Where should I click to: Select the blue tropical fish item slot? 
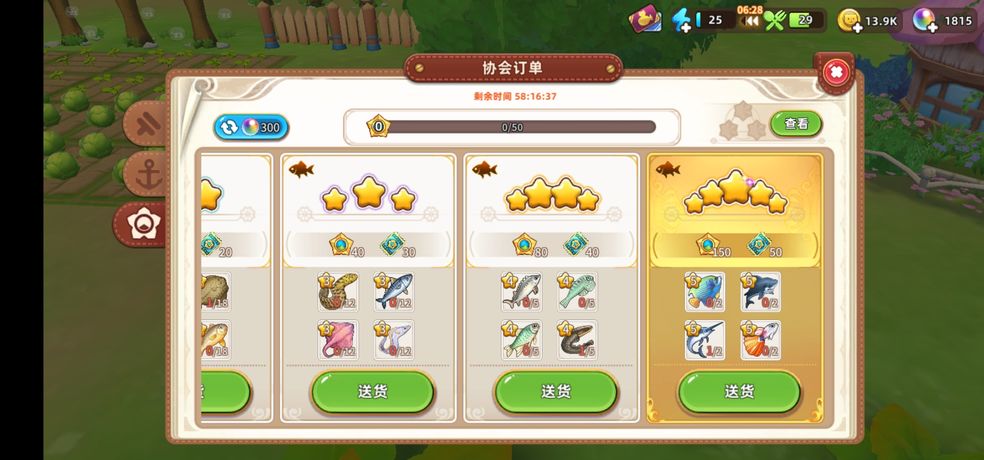[x=705, y=292]
